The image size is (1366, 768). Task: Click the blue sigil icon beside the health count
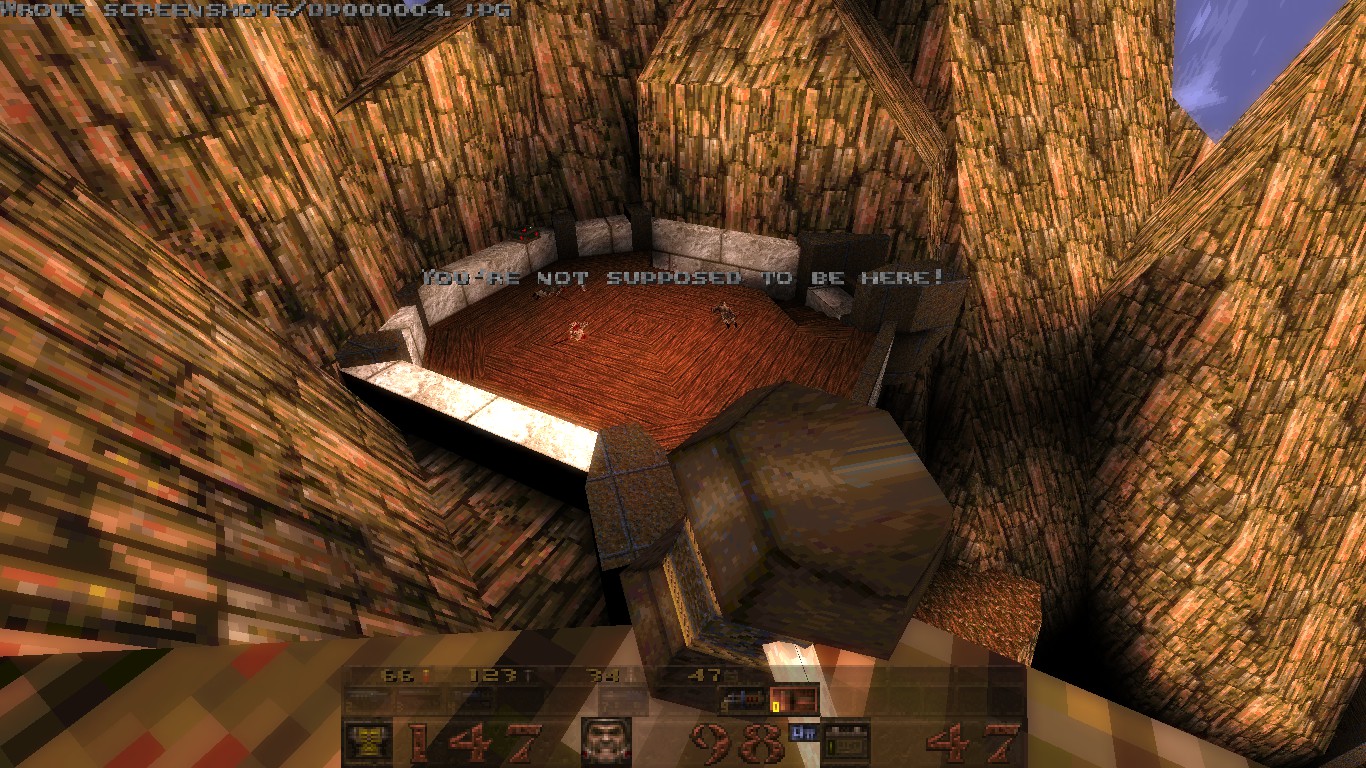[x=802, y=733]
